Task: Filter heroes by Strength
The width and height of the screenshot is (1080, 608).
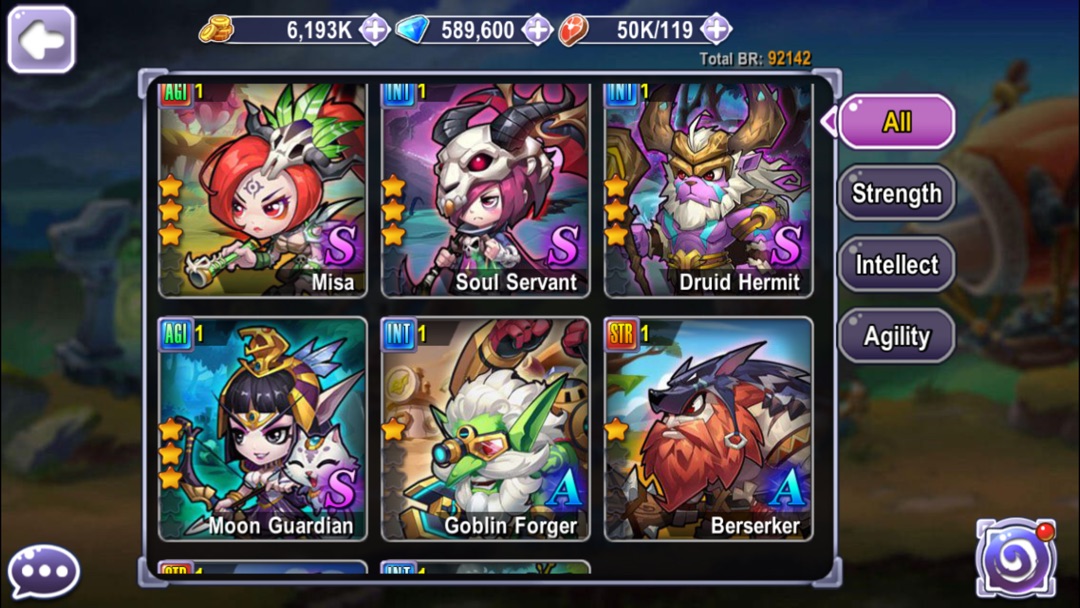Action: pos(896,193)
